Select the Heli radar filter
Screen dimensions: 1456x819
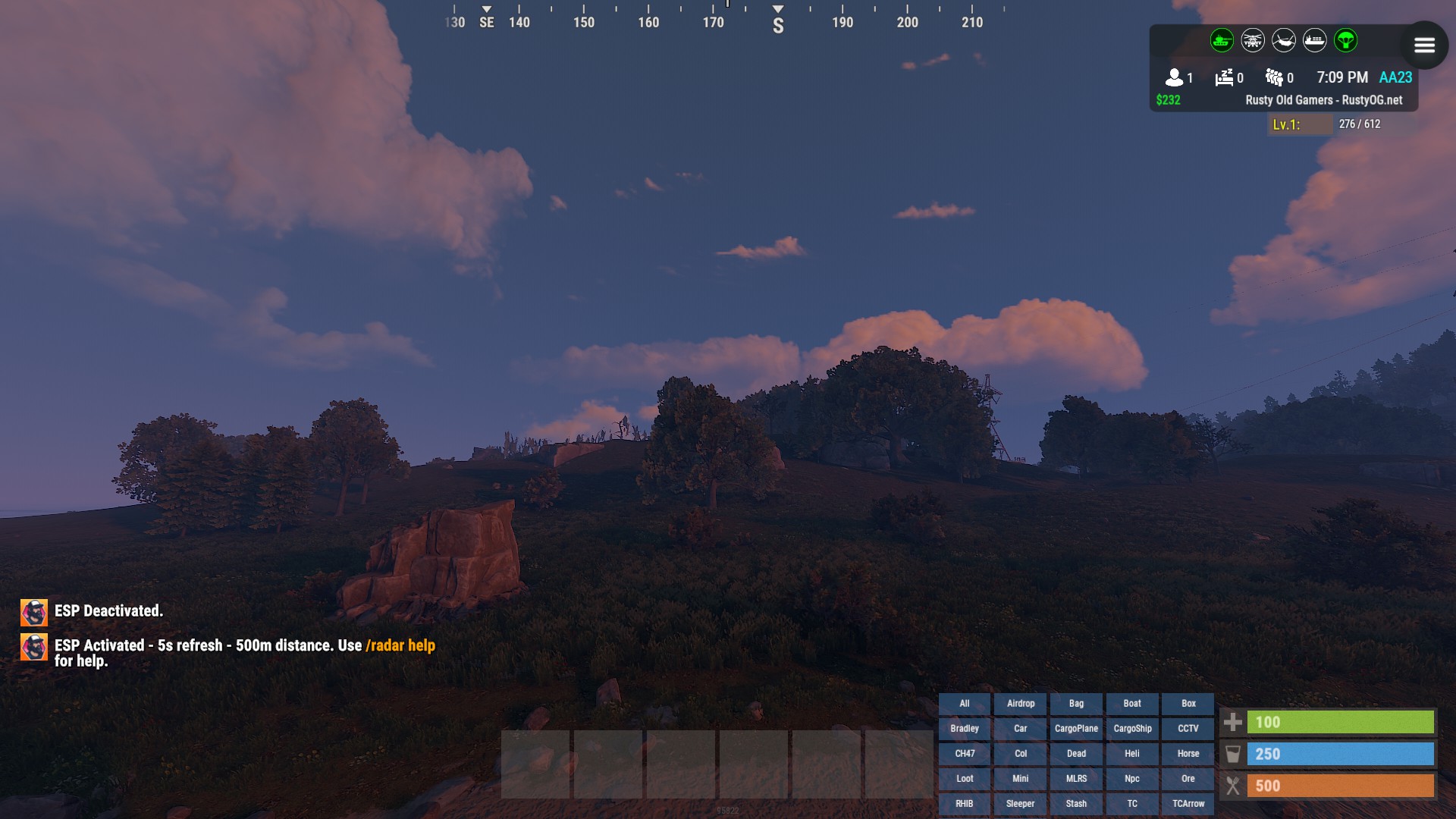(x=1131, y=754)
